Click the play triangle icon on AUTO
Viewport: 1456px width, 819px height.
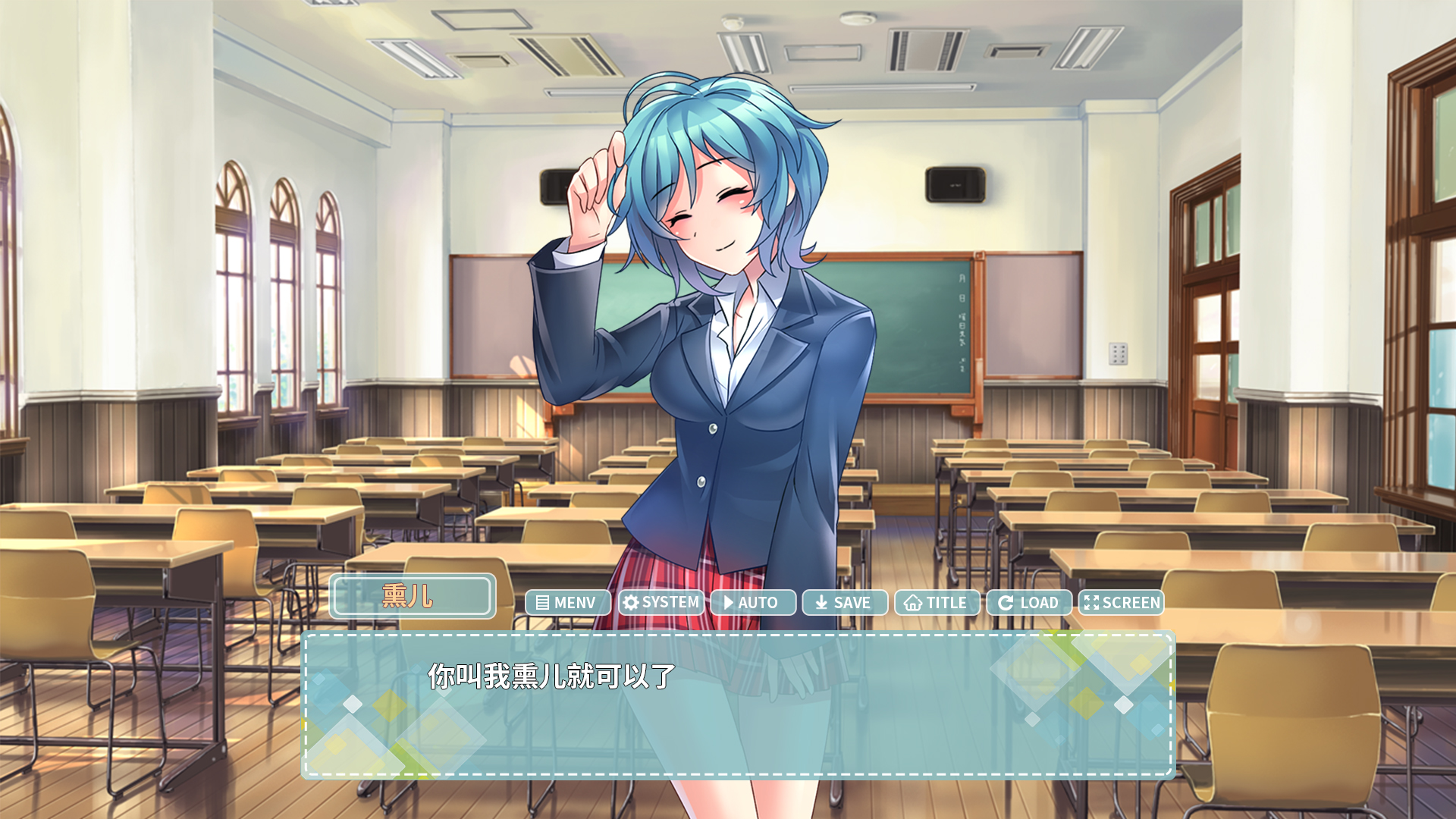tap(728, 603)
